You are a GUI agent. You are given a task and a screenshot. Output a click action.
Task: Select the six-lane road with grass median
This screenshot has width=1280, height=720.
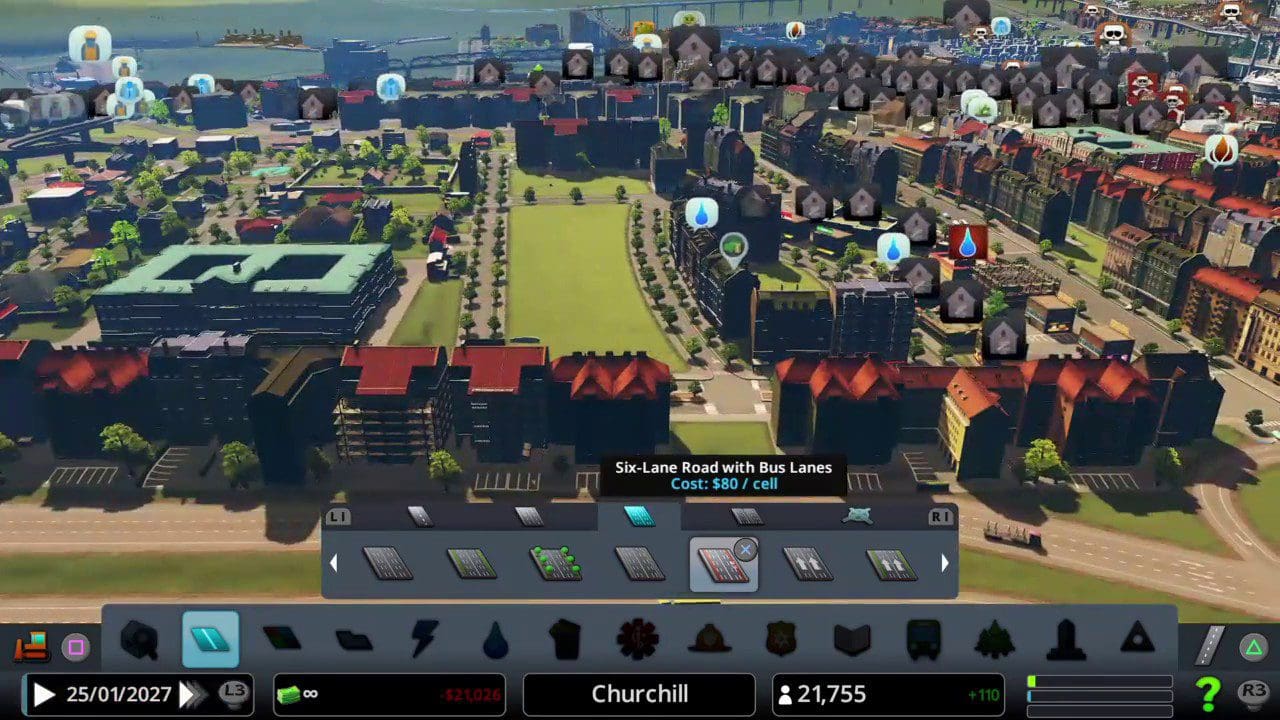[x=472, y=564]
